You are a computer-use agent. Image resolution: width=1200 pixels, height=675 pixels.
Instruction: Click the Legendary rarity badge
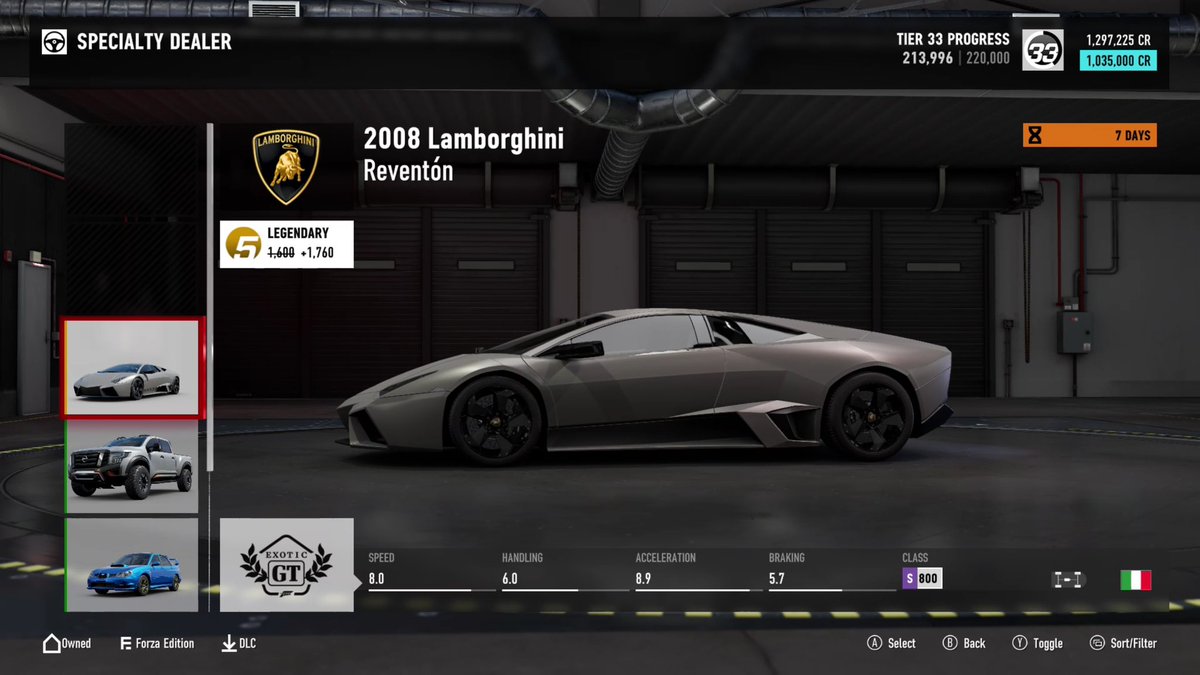(286, 244)
